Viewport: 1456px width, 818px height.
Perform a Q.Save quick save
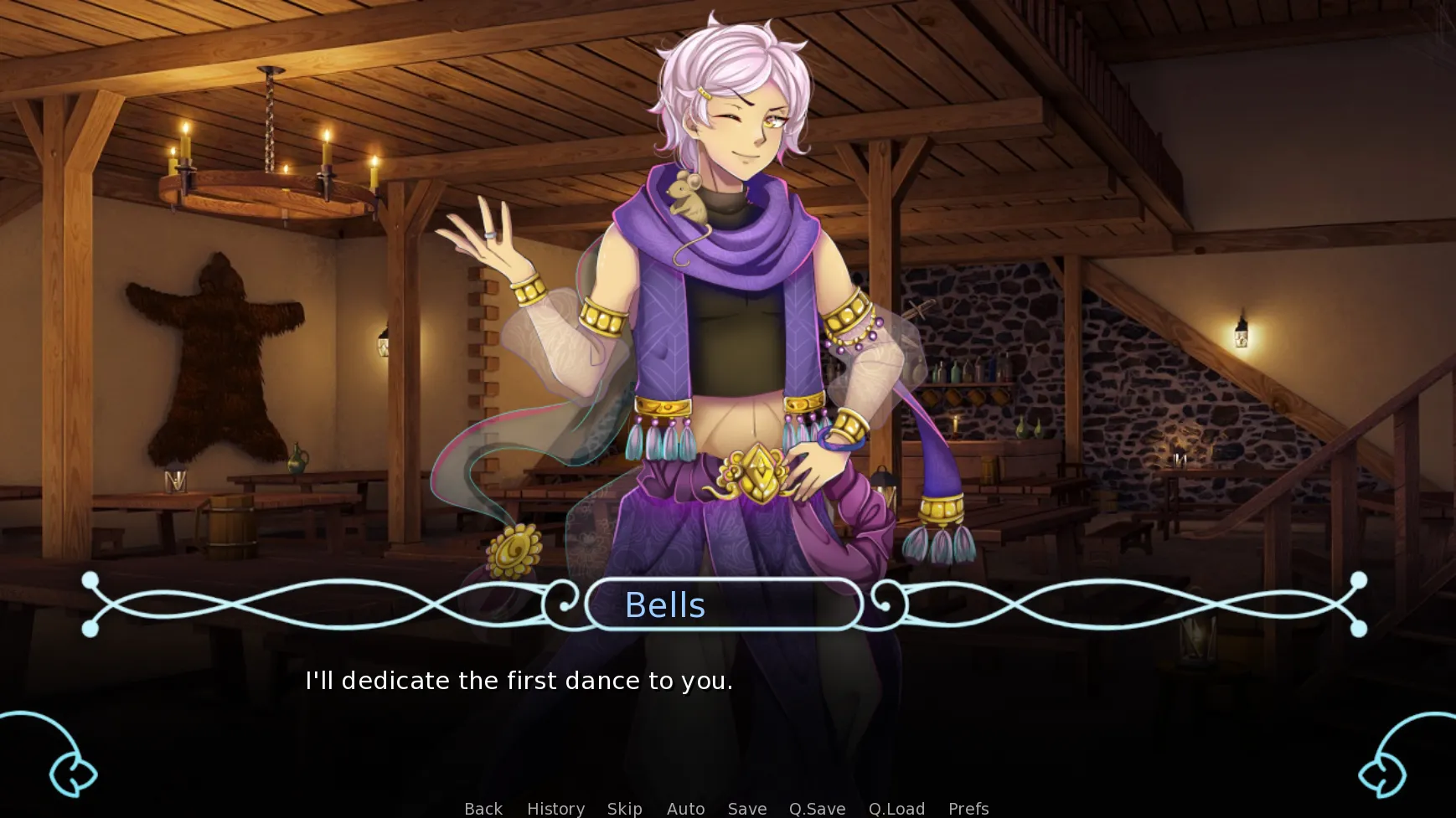[816, 808]
